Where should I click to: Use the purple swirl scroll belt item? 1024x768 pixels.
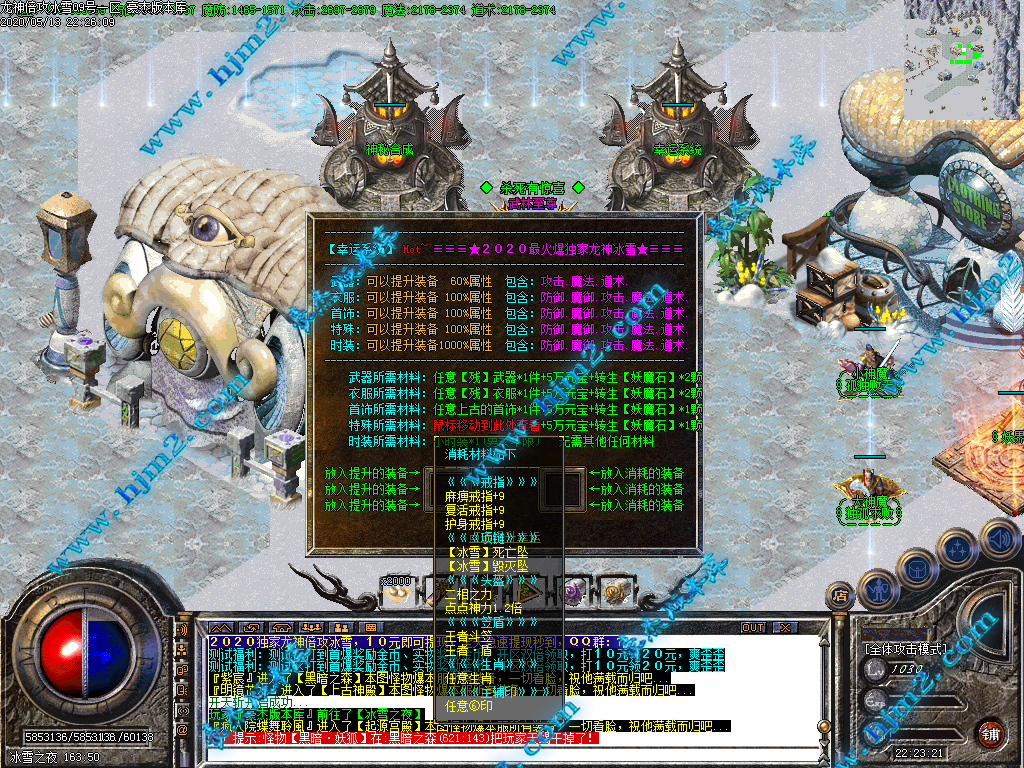573,592
